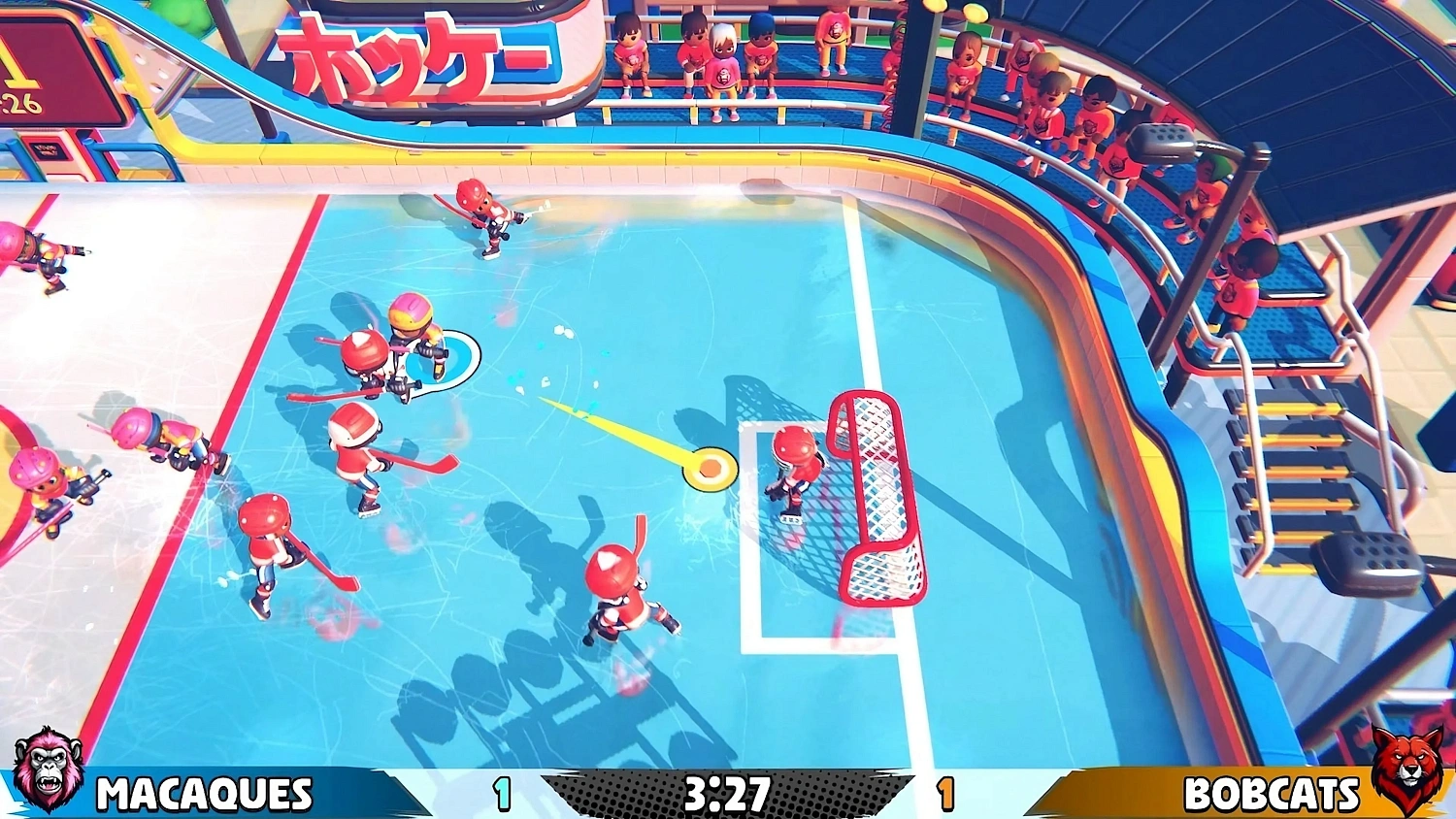Select the glowing puck on the rink
This screenshot has width=1456, height=819.
709,468
